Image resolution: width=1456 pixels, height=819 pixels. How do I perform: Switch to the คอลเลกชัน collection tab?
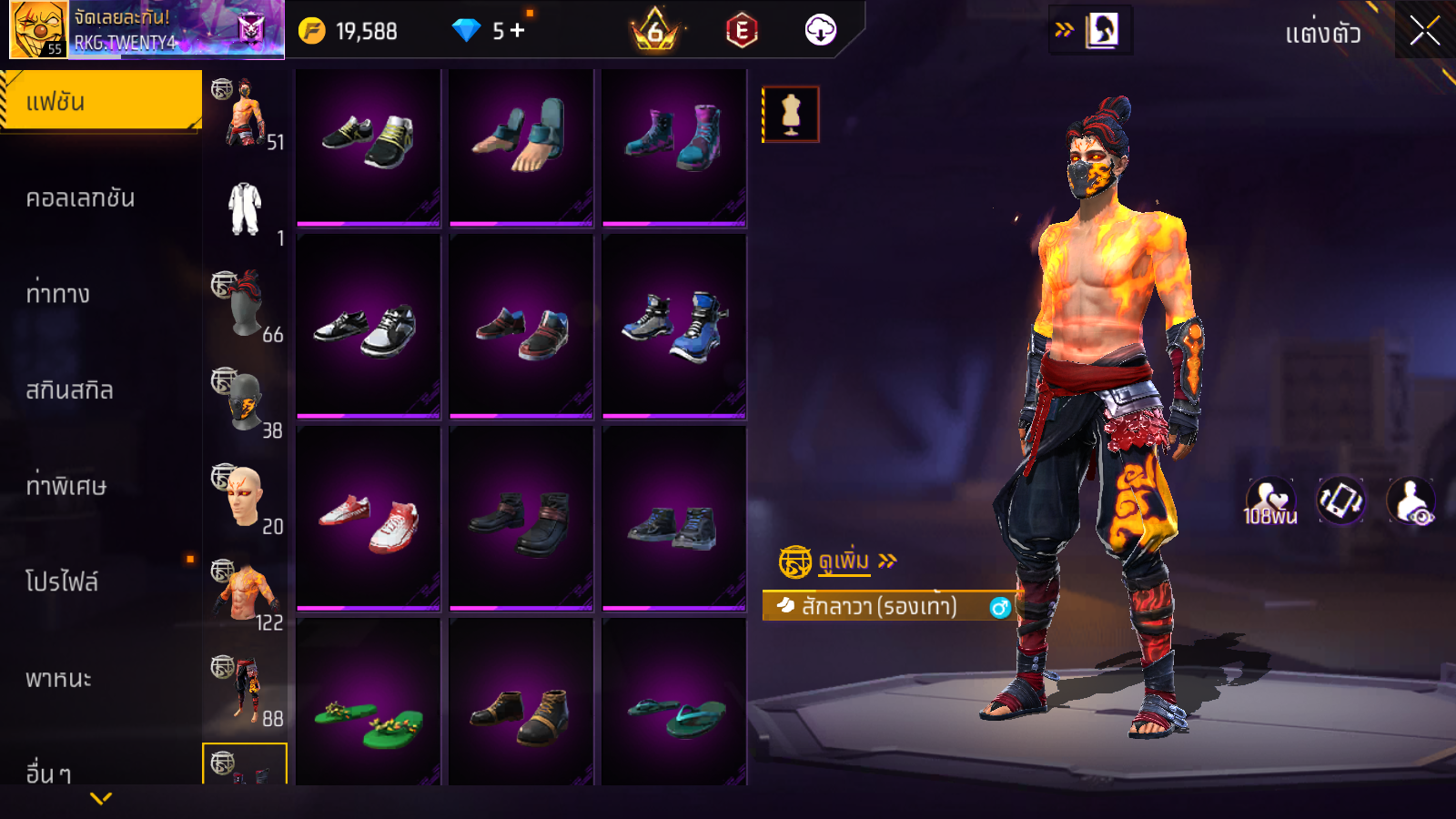click(80, 198)
